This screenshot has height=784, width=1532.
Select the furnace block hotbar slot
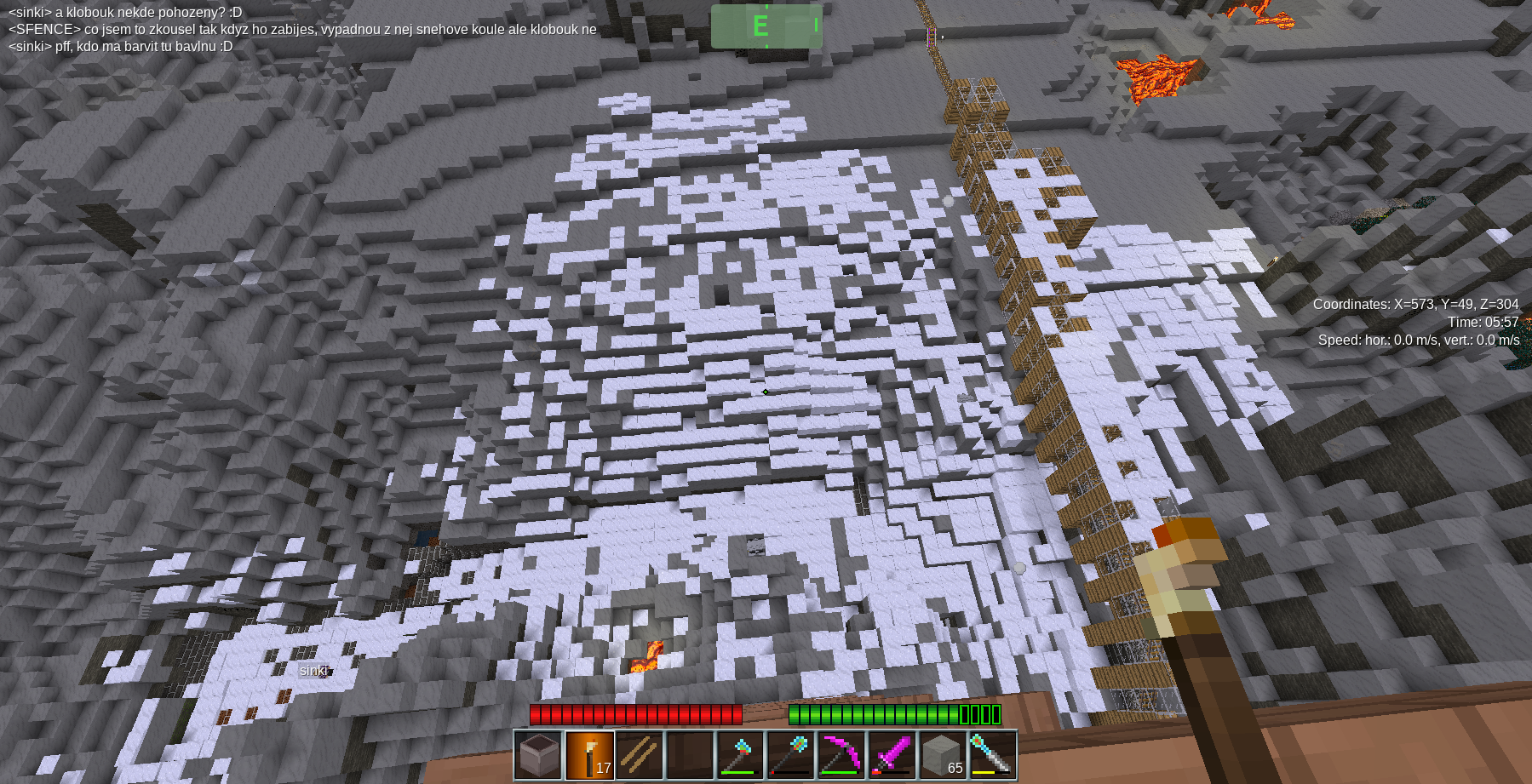coord(539,755)
